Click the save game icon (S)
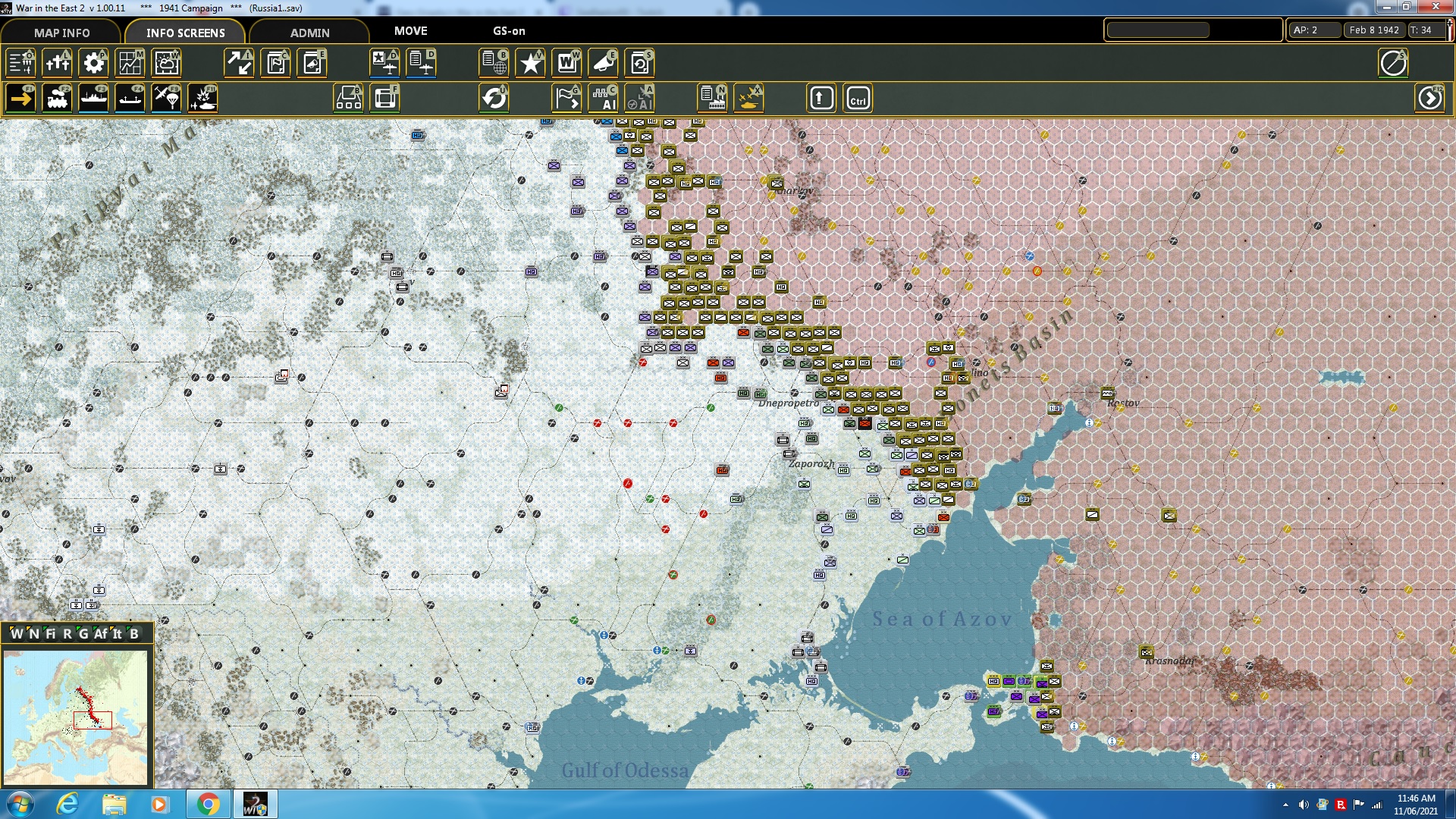The image size is (1456, 819). point(640,64)
